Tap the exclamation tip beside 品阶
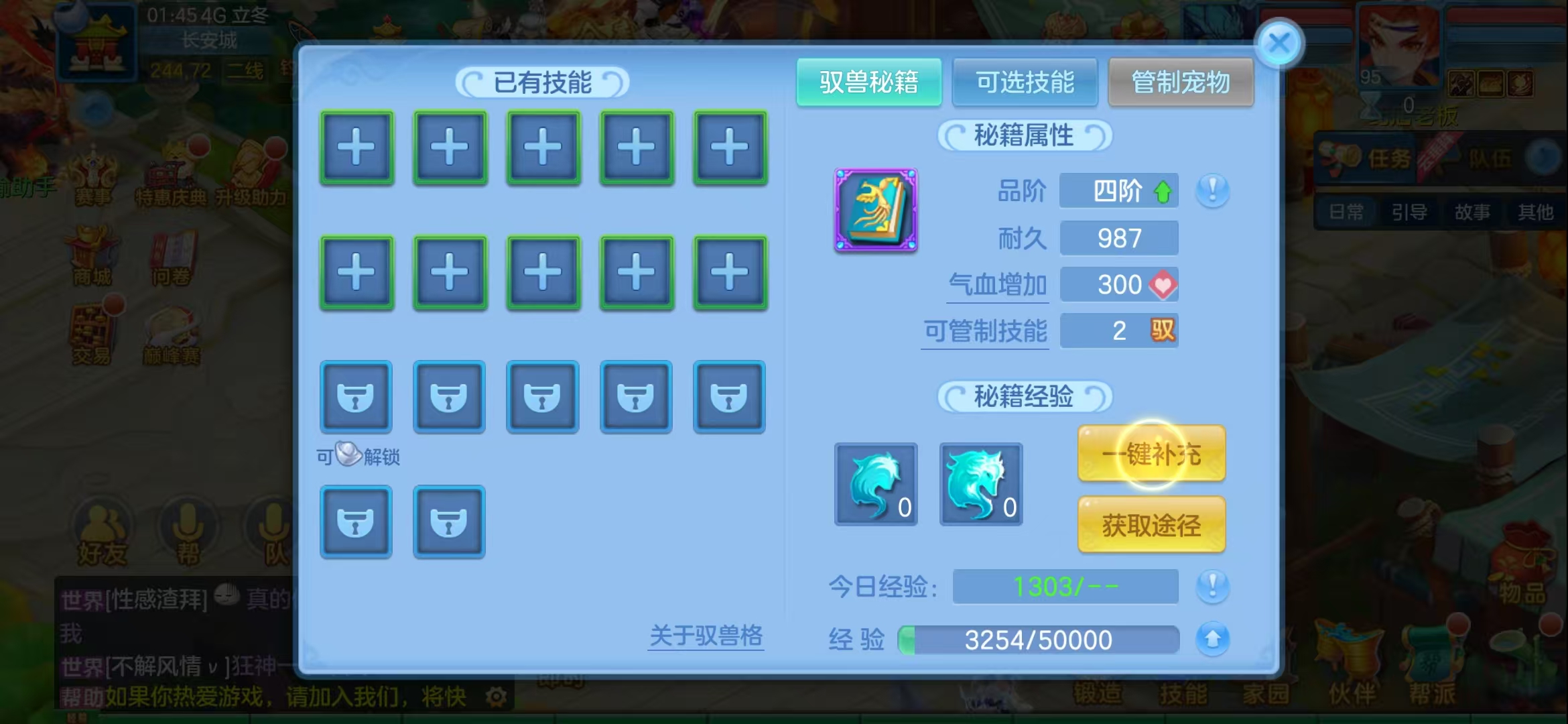This screenshot has width=1568, height=724. point(1212,191)
